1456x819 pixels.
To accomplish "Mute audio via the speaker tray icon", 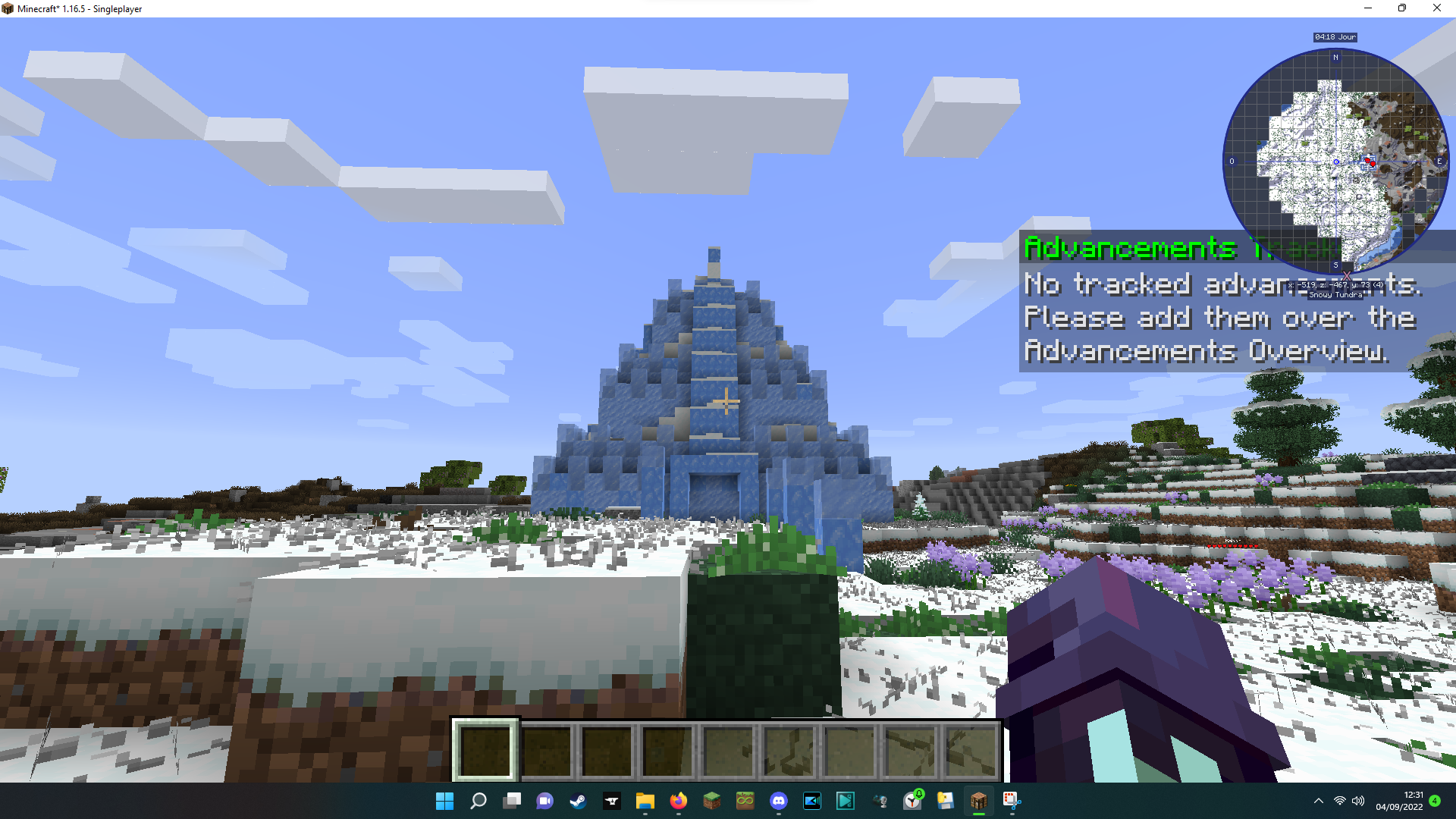I will [x=1357, y=802].
